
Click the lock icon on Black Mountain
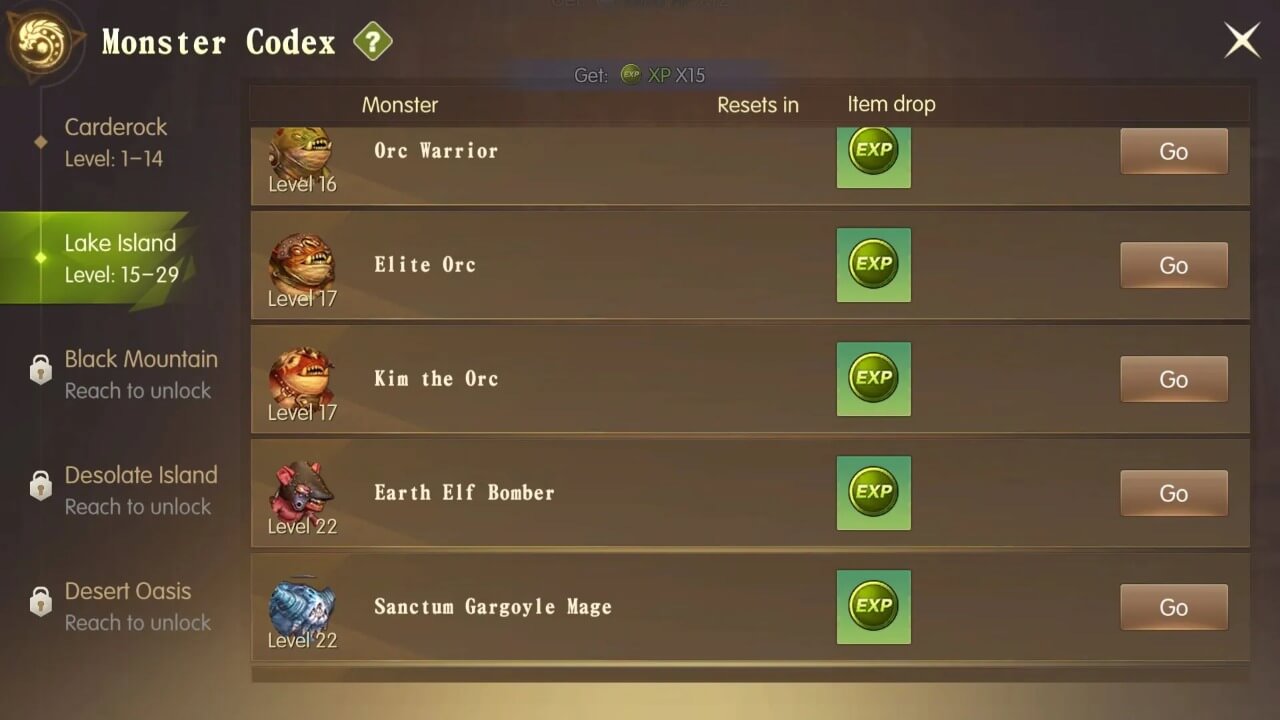(x=41, y=369)
